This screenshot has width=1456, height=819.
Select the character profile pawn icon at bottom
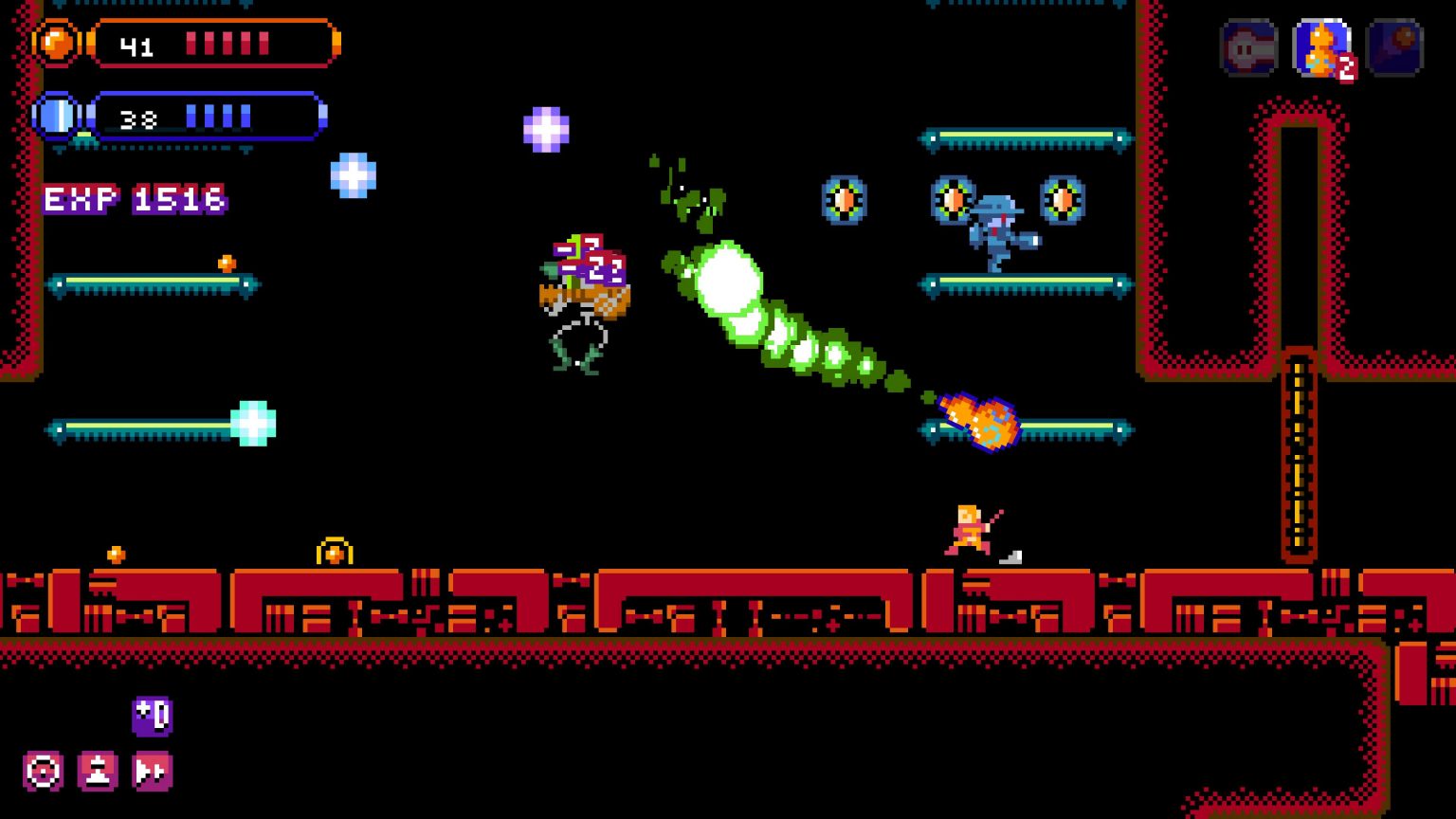(x=98, y=771)
